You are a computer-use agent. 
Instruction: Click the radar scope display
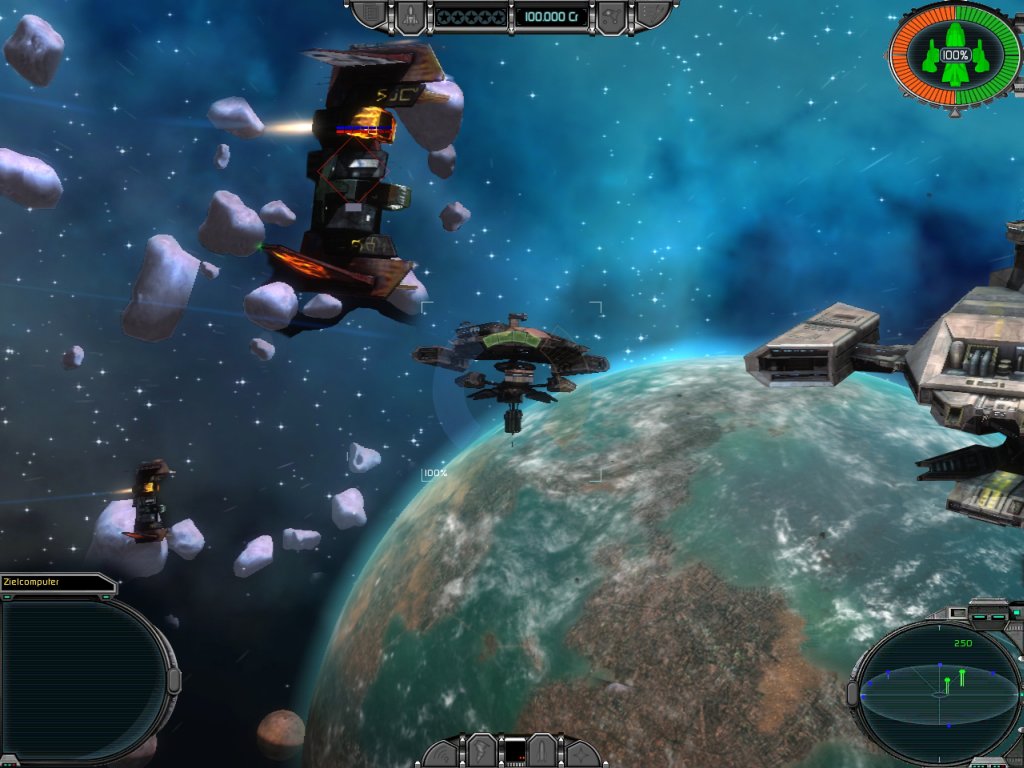(x=938, y=688)
